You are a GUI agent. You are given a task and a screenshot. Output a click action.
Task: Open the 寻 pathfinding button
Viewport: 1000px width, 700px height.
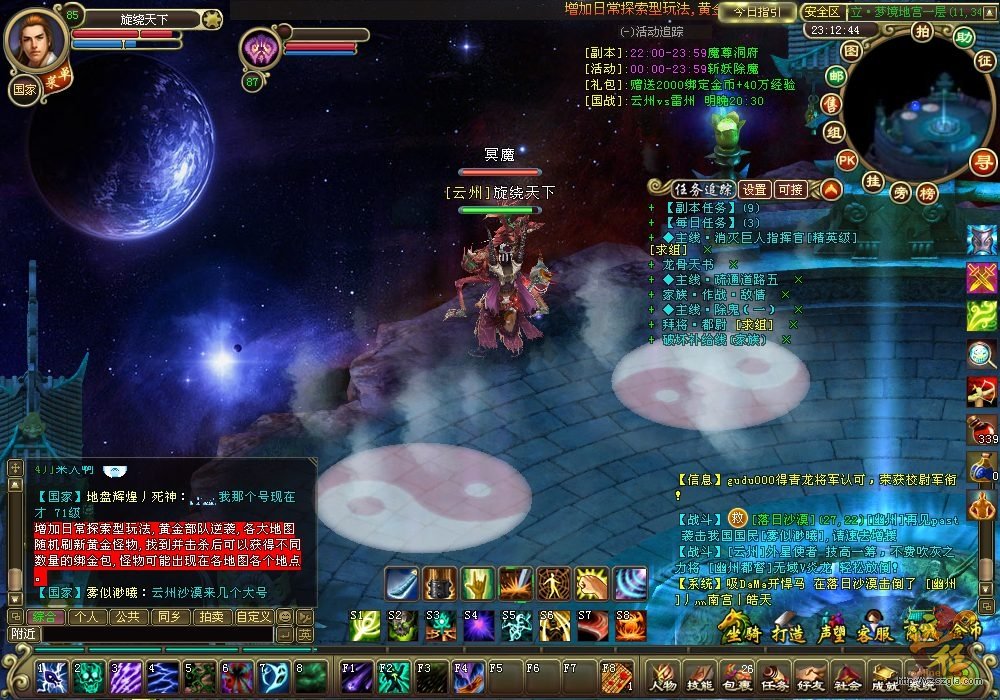tap(984, 160)
